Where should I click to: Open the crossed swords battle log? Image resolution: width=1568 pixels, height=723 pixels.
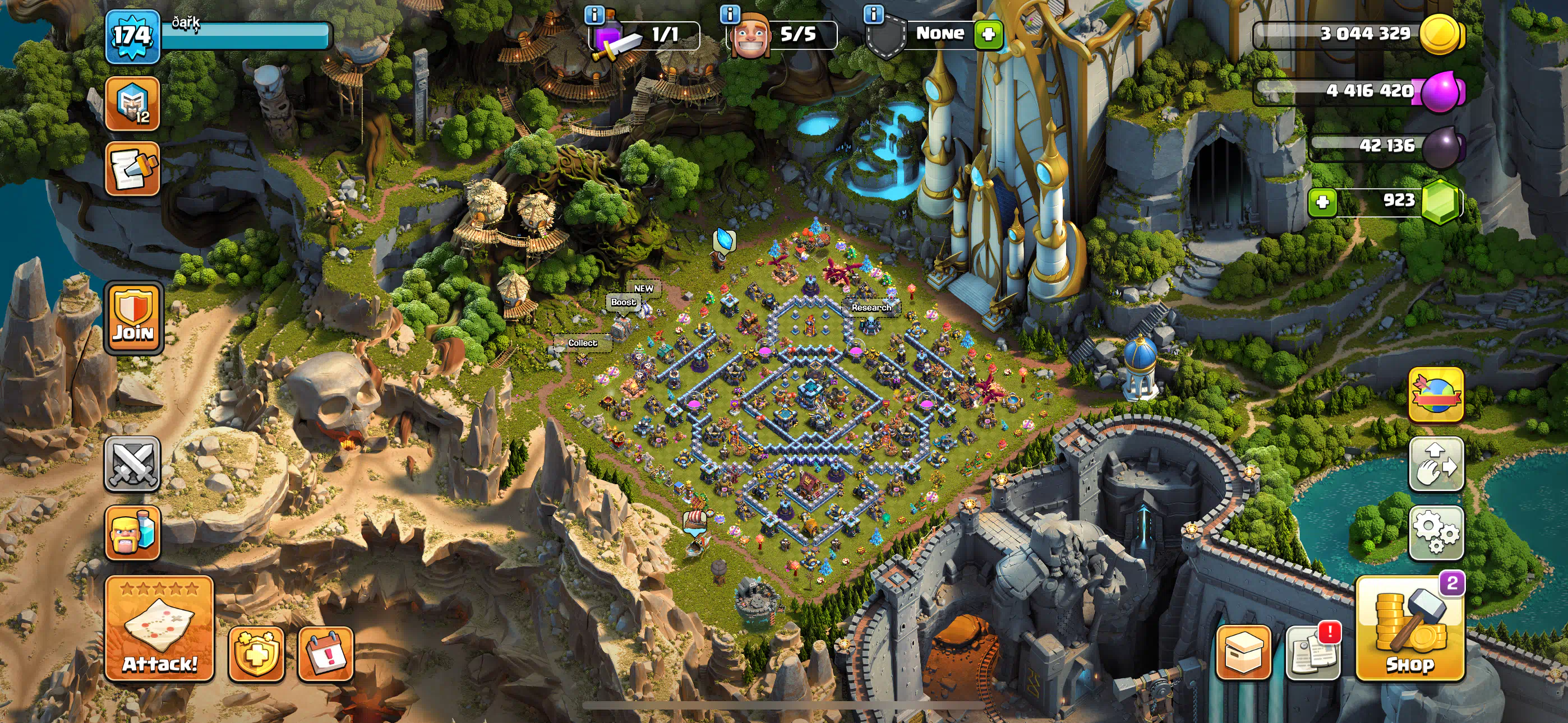133,464
